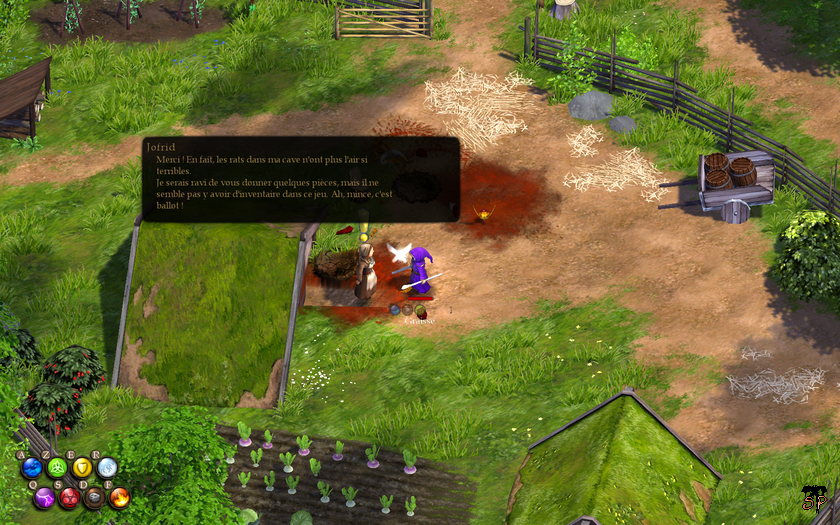The height and width of the screenshot is (525, 840).
Task: Select the blue Water element orb
Action: 32,468
